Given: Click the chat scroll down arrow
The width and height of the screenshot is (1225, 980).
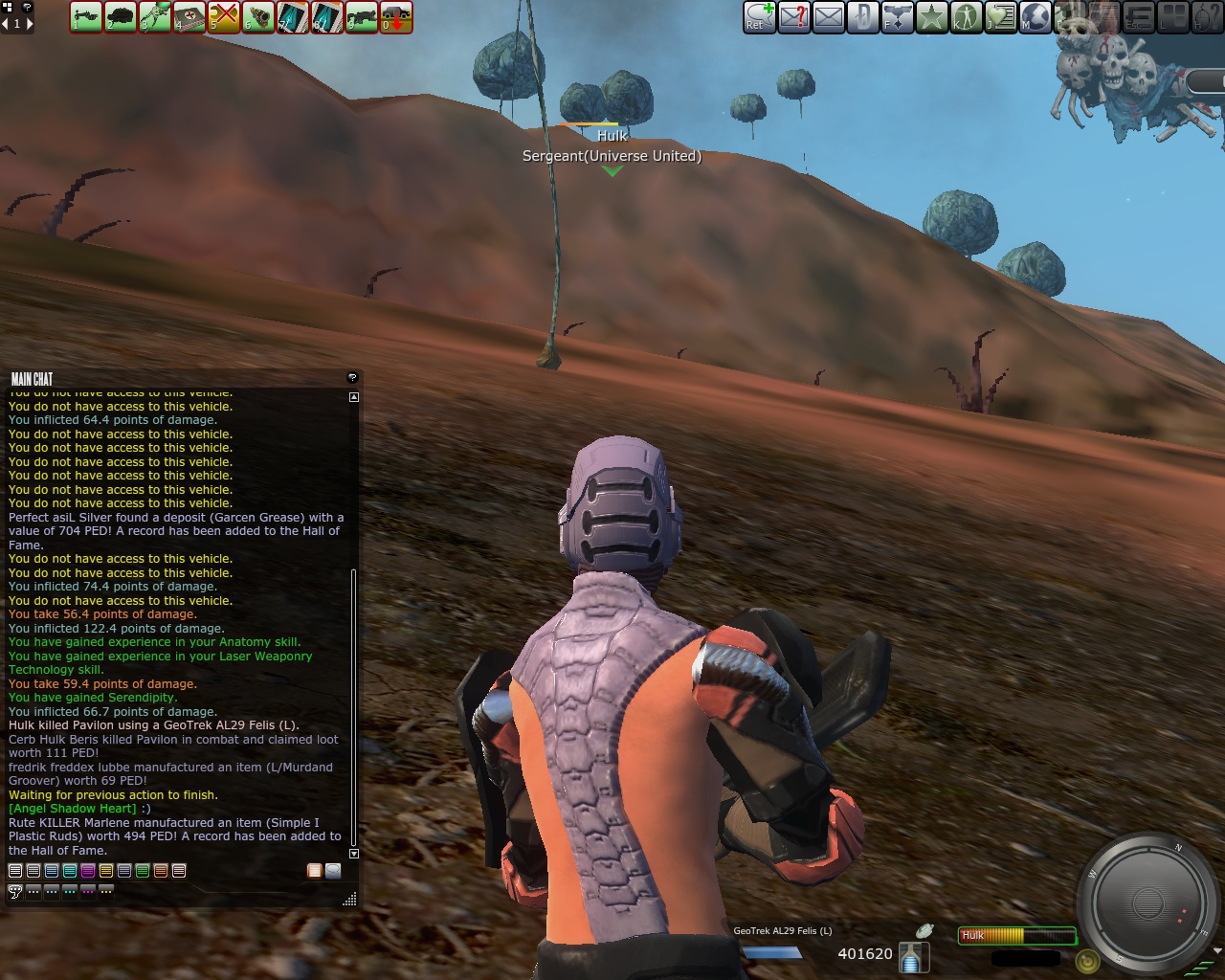Looking at the screenshot, I should coord(354,853).
